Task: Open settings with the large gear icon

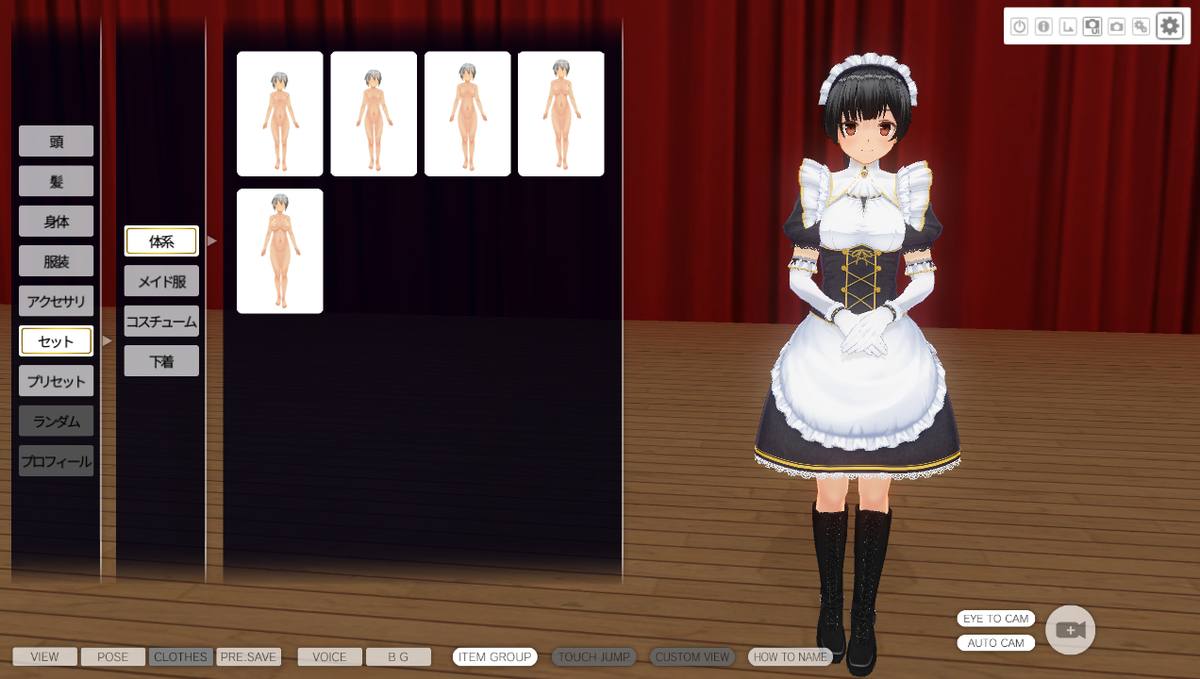Action: [x=1169, y=26]
